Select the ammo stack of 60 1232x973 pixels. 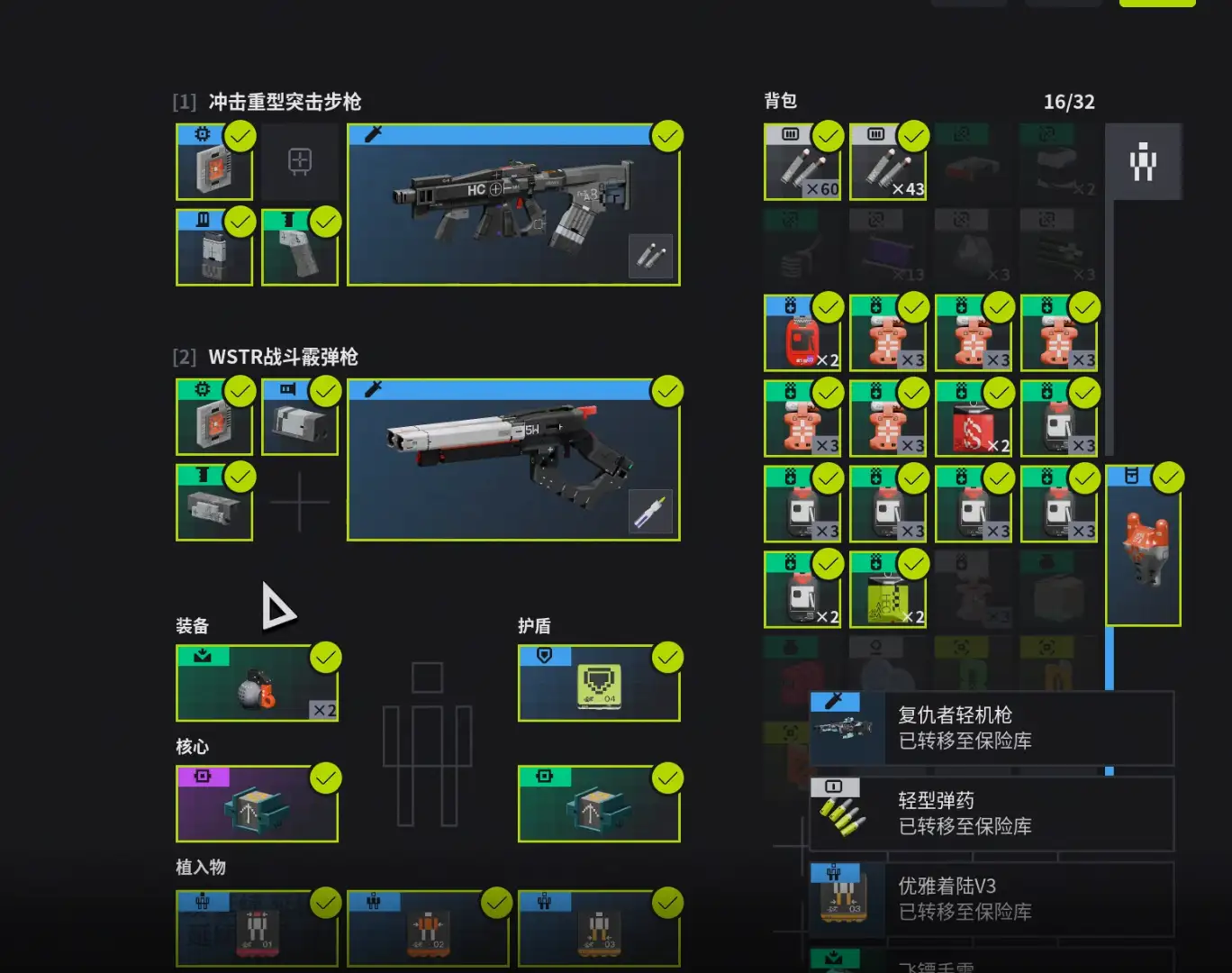tap(802, 162)
